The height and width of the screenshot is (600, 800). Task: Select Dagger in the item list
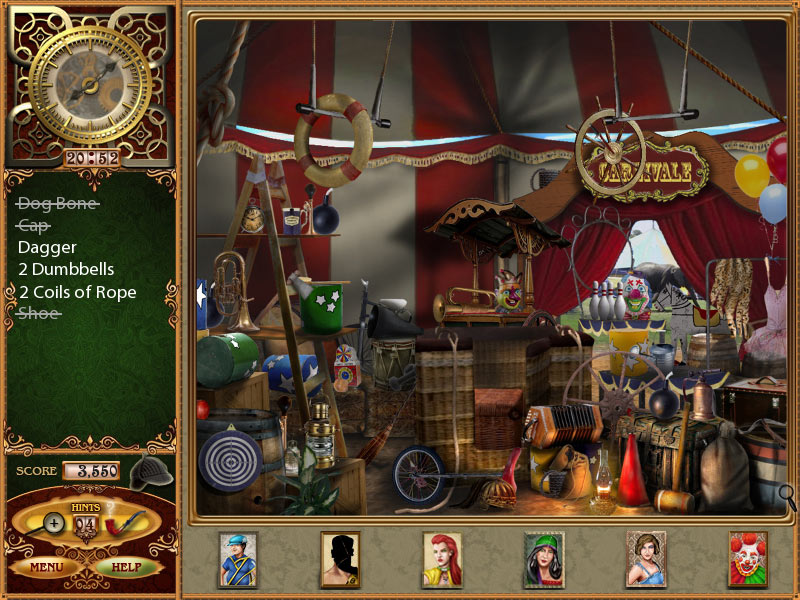pos(47,247)
